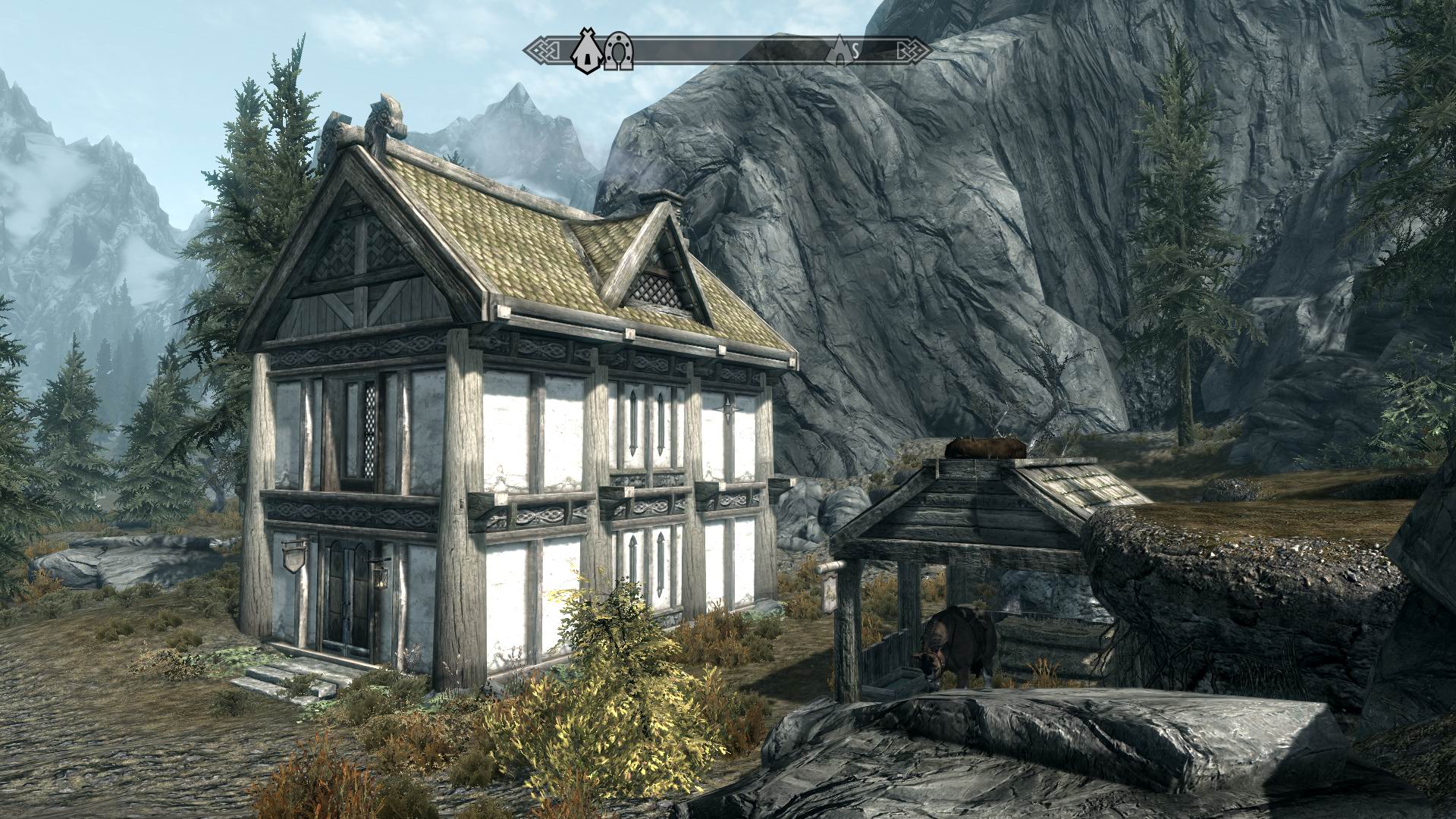Select the horseshoe stable marker on compass

point(618,53)
